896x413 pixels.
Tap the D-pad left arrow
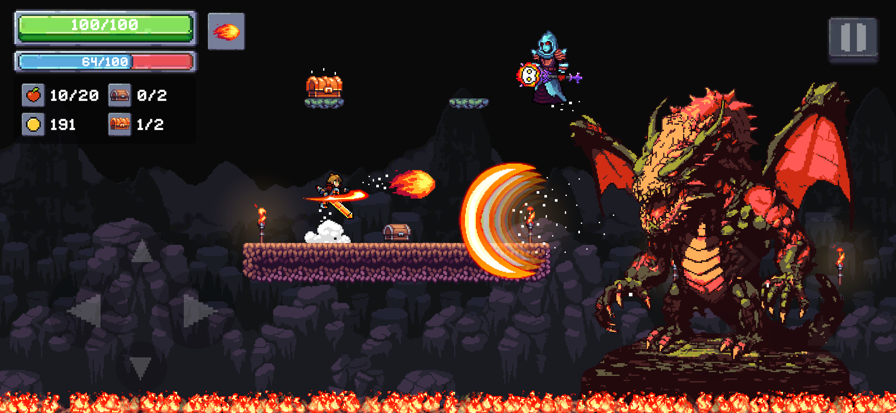(86, 311)
